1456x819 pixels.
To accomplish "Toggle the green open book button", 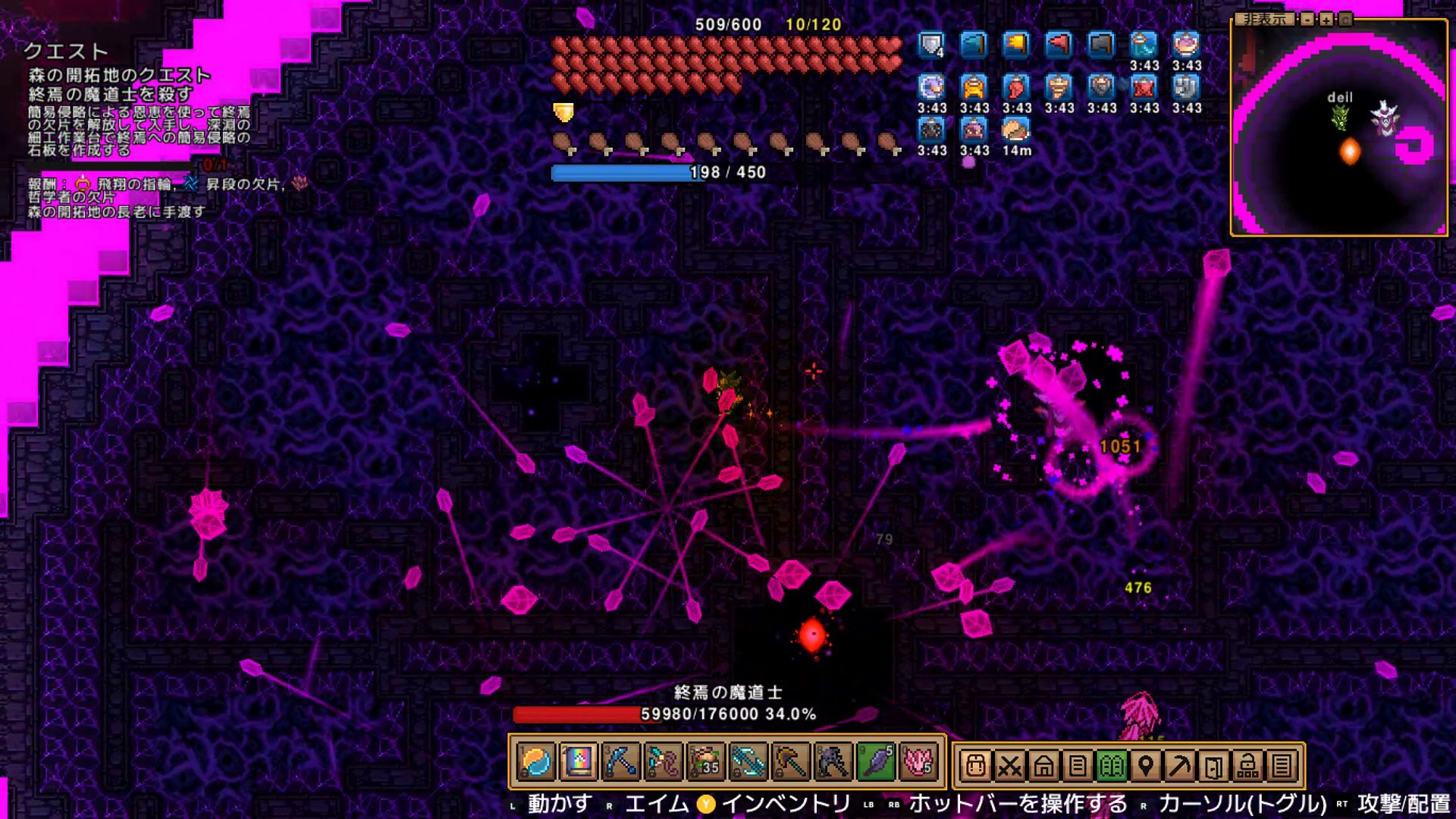I will point(1112,766).
